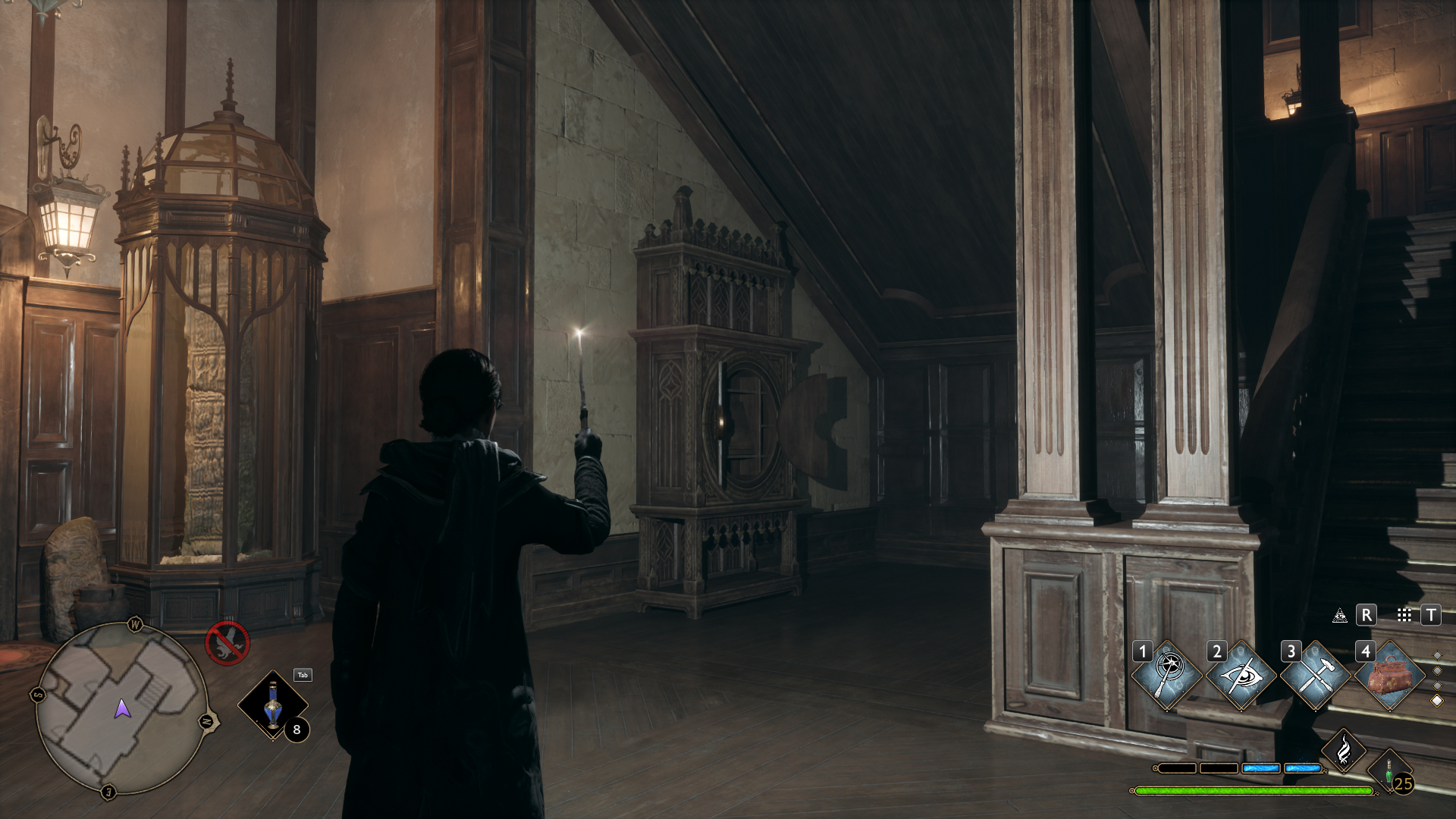1456x819 pixels.
Task: Select the leather bag in slot 4
Action: tap(1389, 675)
